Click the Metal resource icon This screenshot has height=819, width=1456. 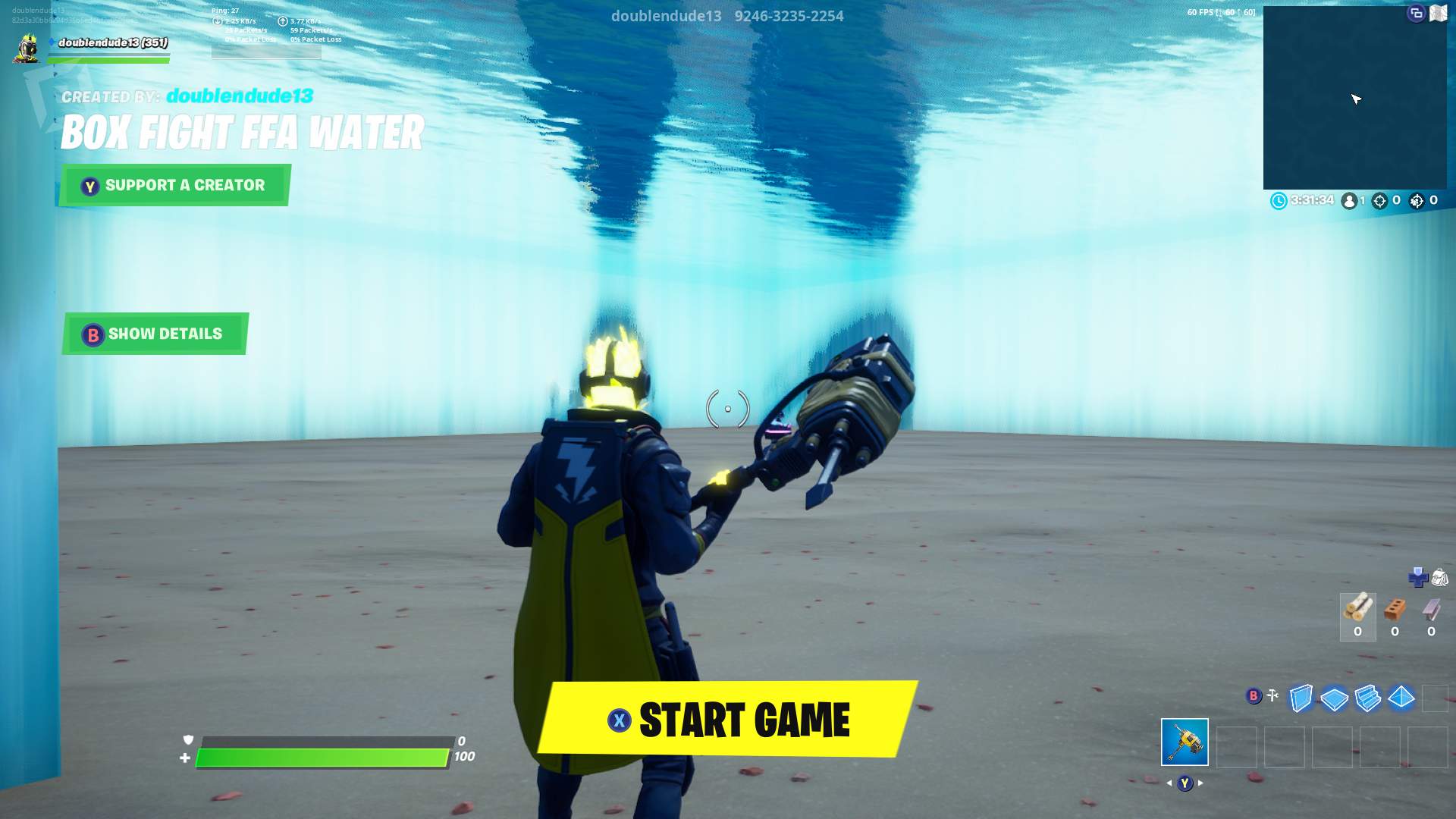pos(1430,609)
